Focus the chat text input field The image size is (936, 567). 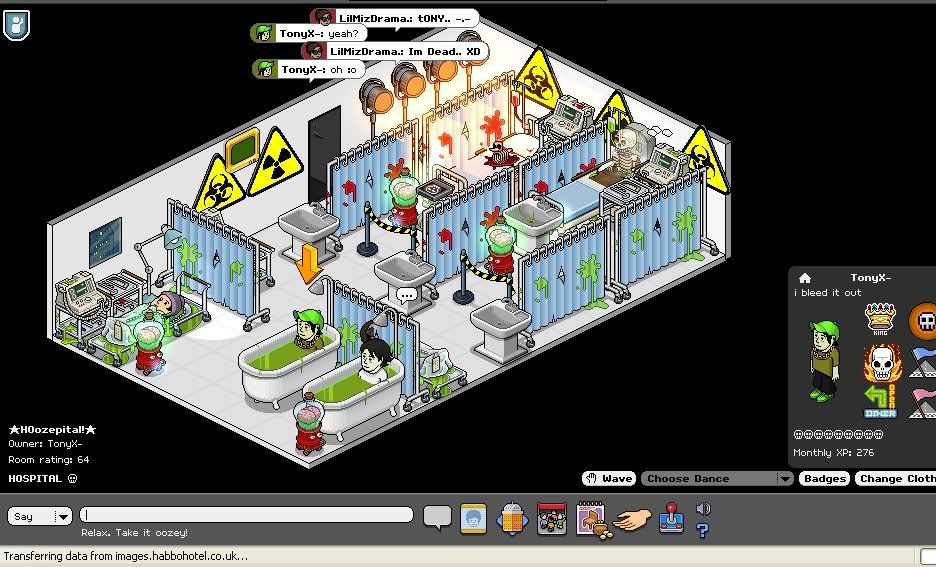click(248, 515)
